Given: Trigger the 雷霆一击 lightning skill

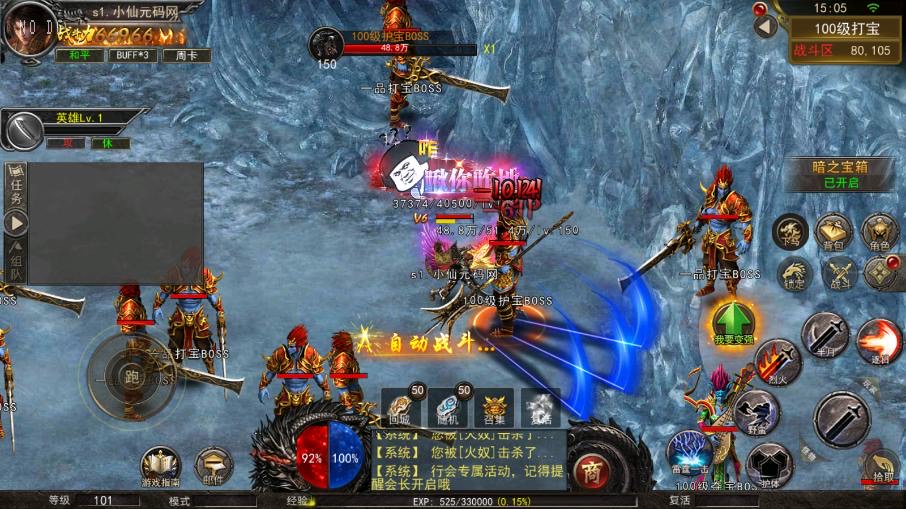Looking at the screenshot, I should [x=689, y=453].
